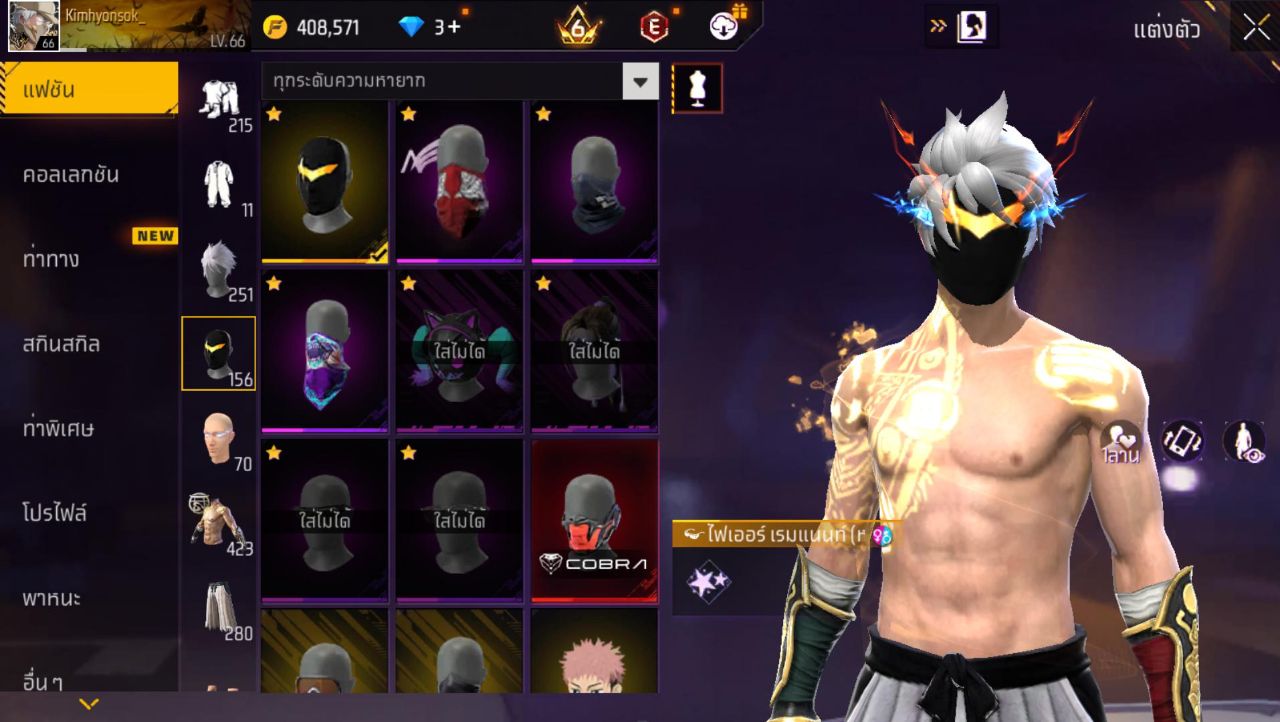Open the bald head face category
Screen dimensions: 1280x722
[x=218, y=439]
